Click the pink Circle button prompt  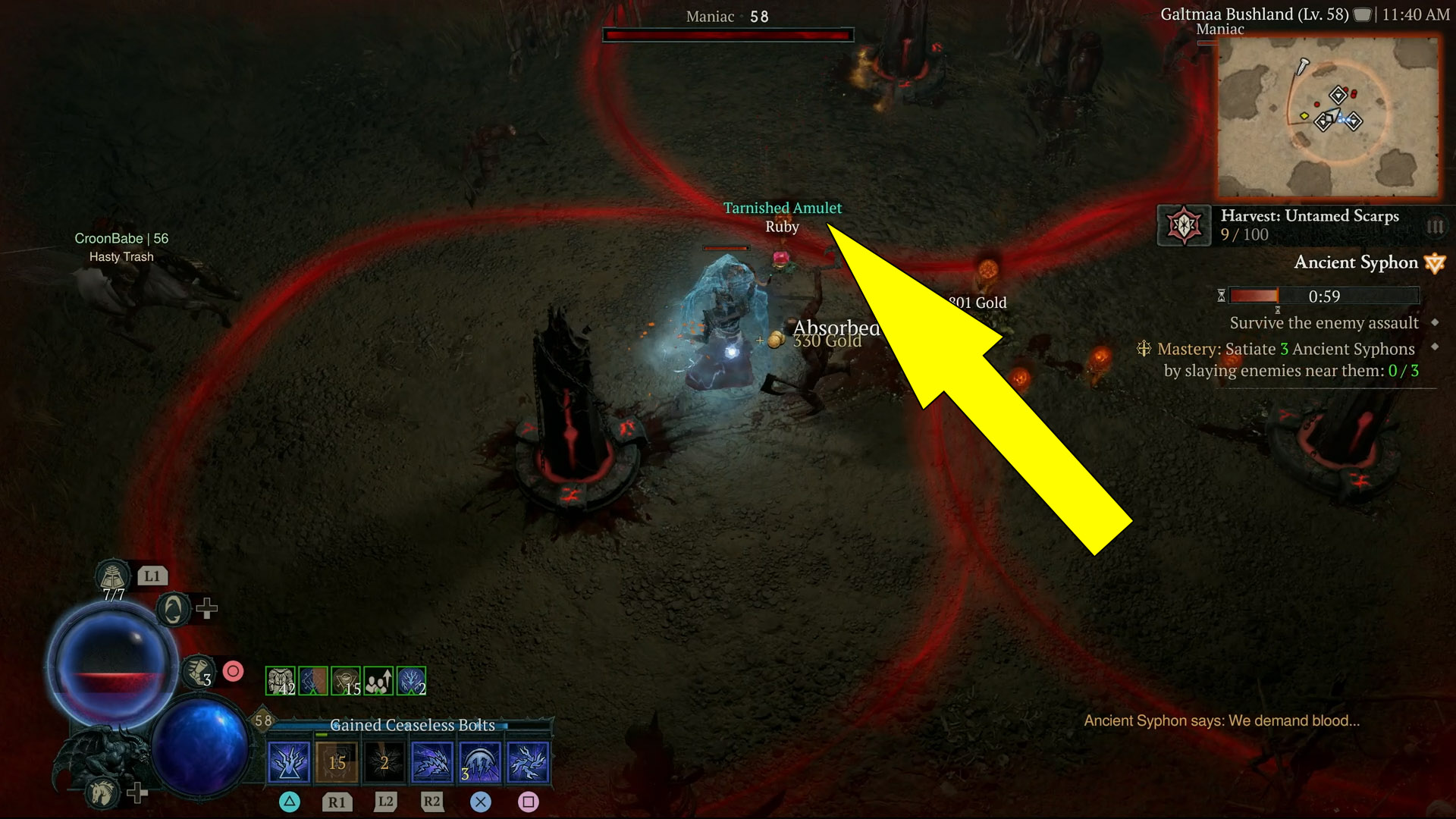pyautogui.click(x=233, y=671)
